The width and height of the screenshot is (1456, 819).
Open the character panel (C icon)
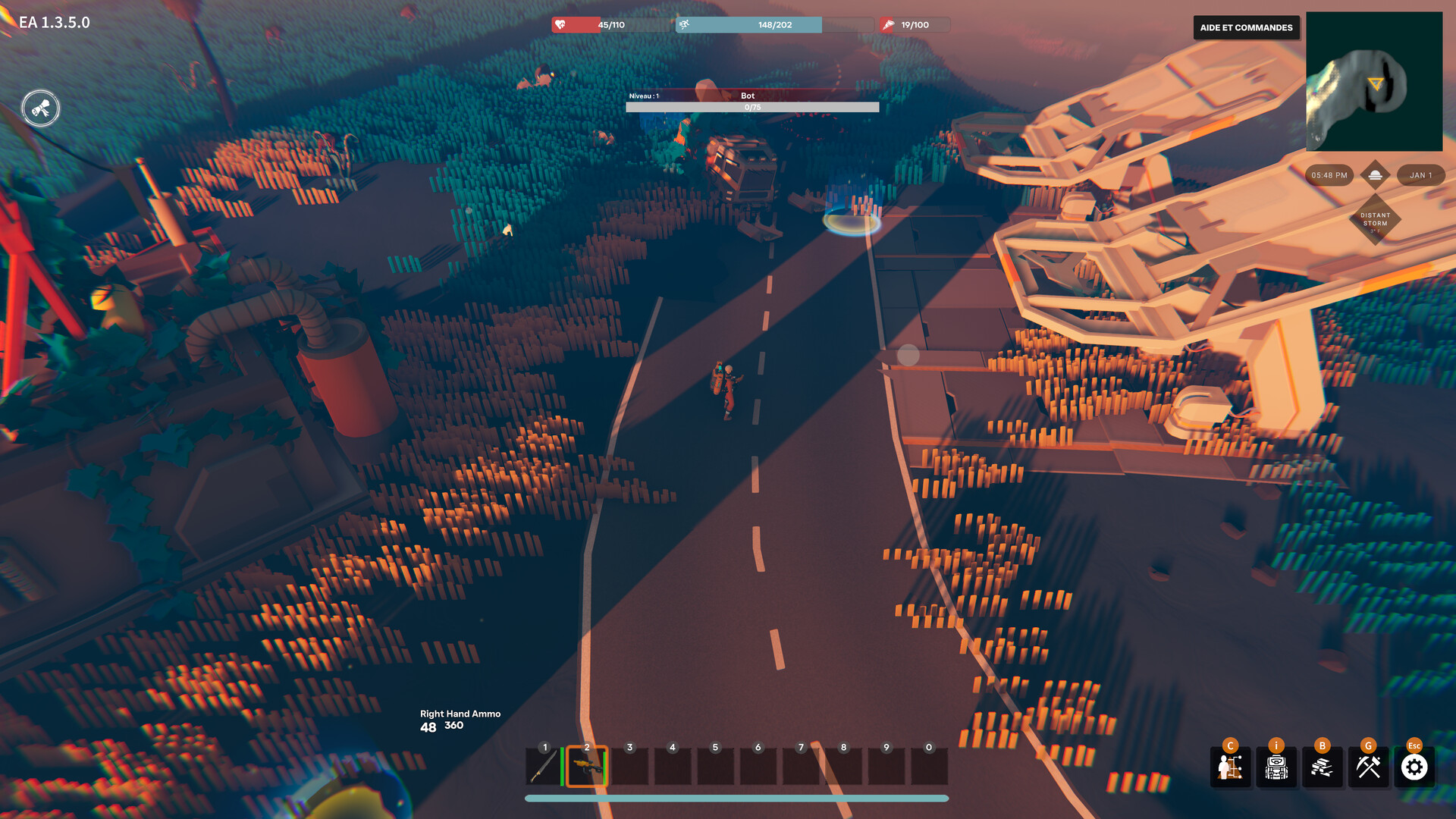pyautogui.click(x=1230, y=768)
